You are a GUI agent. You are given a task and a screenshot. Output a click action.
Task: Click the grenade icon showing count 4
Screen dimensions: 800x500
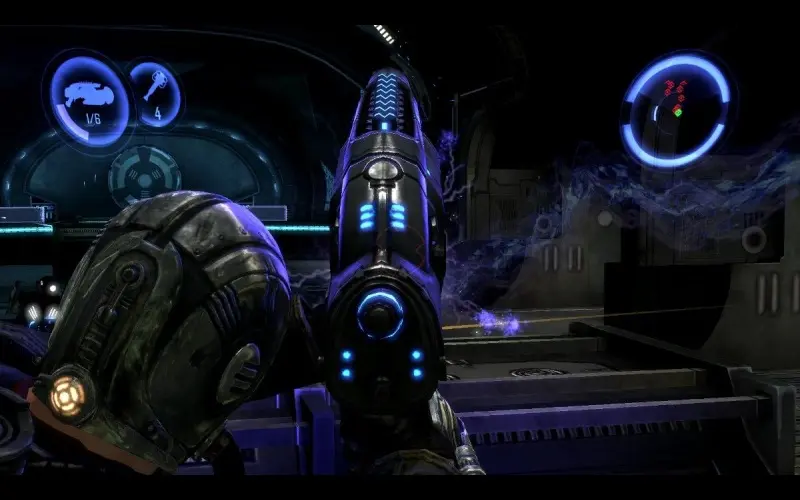coord(155,87)
